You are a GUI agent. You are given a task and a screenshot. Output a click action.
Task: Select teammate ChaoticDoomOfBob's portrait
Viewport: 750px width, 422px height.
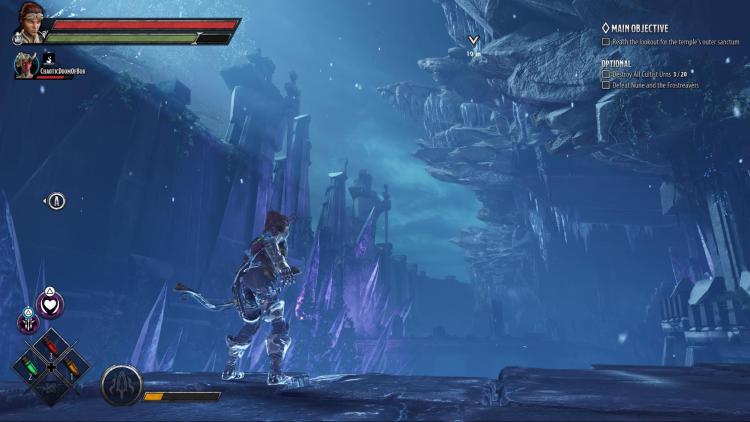[x=26, y=64]
